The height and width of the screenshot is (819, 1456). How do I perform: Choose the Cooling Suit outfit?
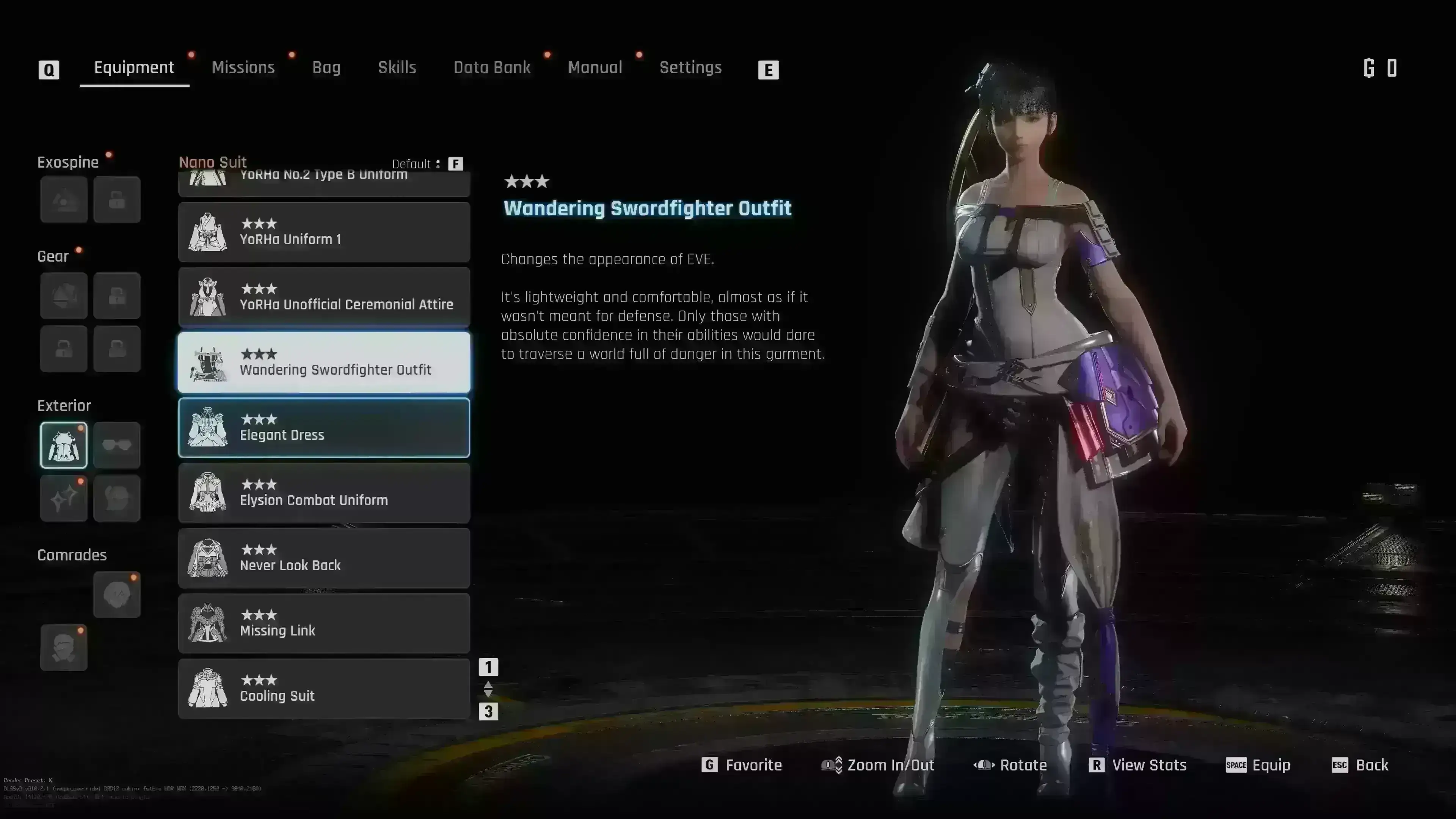coord(324,689)
